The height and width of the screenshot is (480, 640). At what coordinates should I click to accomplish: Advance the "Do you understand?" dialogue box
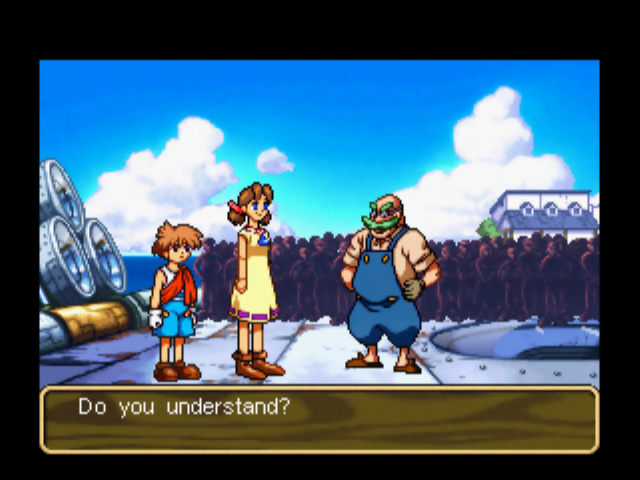319,419
